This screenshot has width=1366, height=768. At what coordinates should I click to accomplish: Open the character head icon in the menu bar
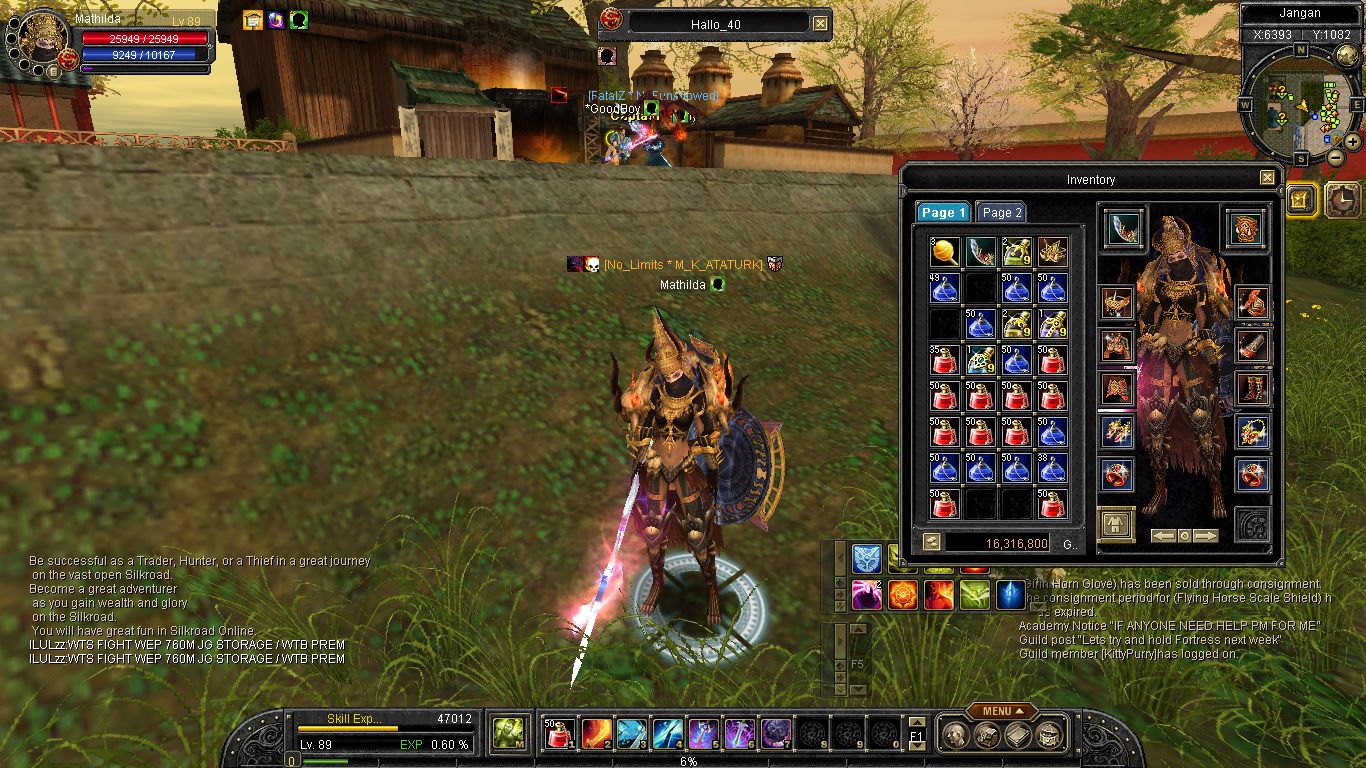(x=956, y=736)
